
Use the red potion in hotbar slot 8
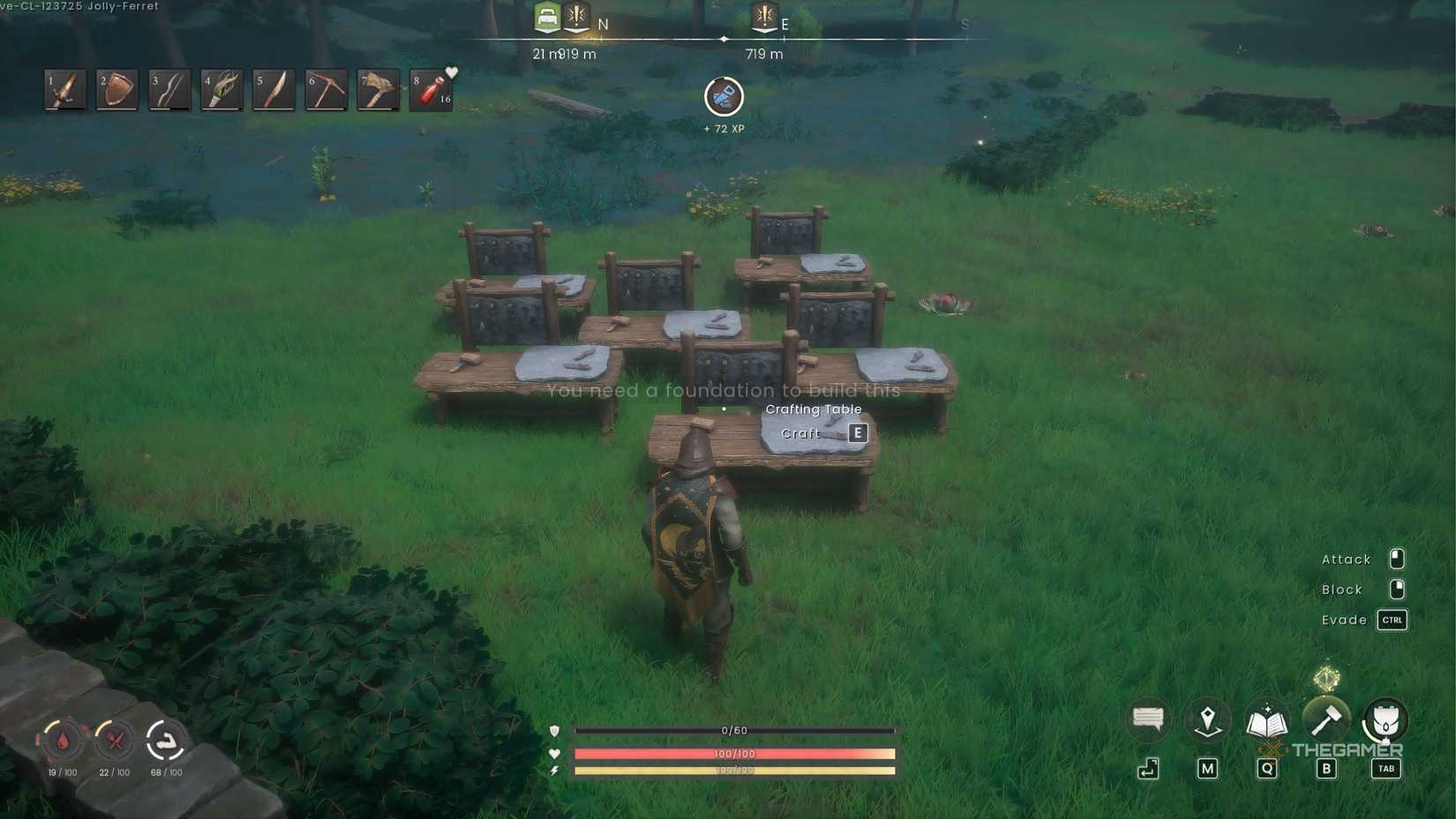430,88
